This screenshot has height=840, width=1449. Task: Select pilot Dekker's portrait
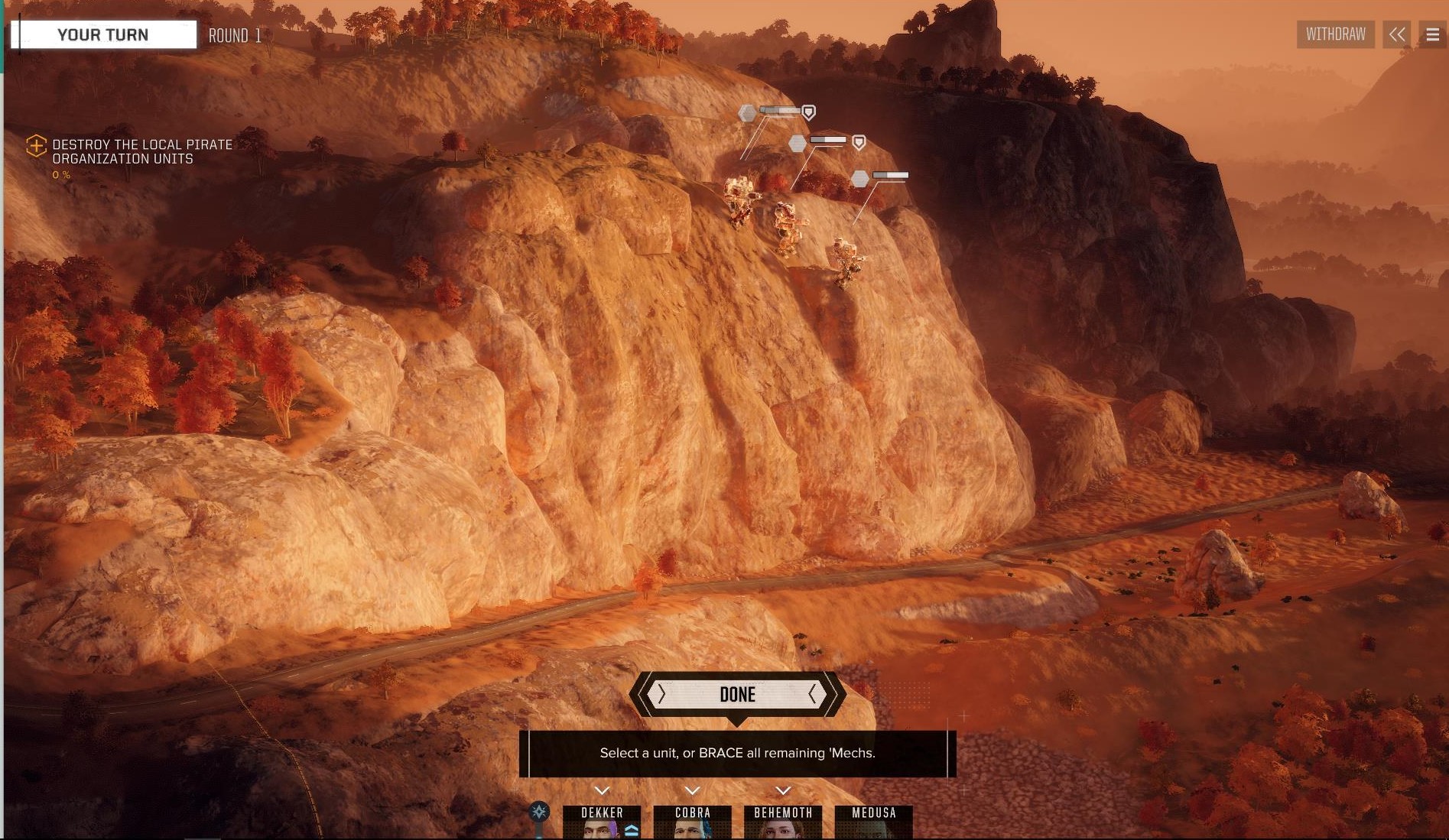[602, 822]
